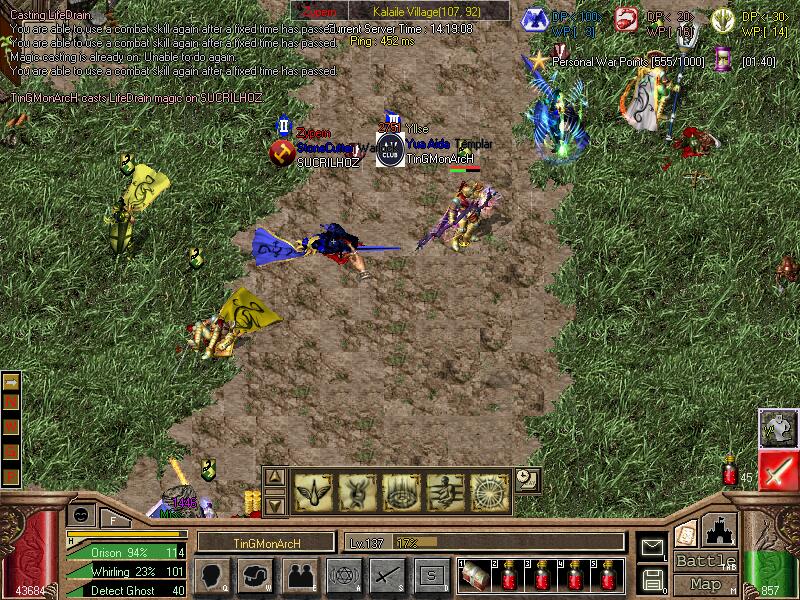This screenshot has height=600, width=800.
Task: Click the clock icon beside the skill bar
Action: click(527, 480)
